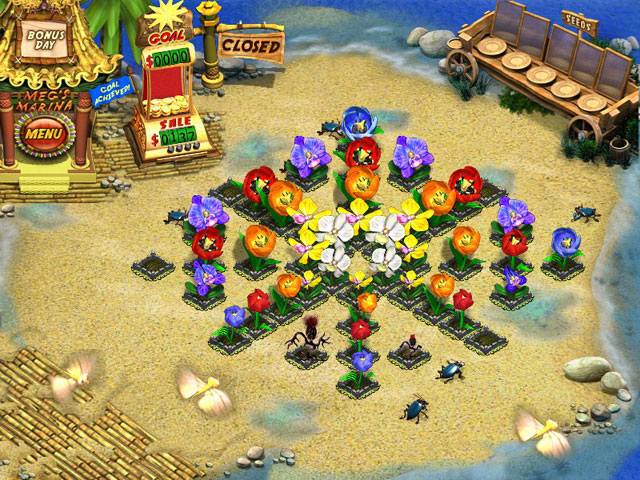Open the Meg's Marina MENU button
Image resolution: width=640 pixels, height=480 pixels.
44,131
